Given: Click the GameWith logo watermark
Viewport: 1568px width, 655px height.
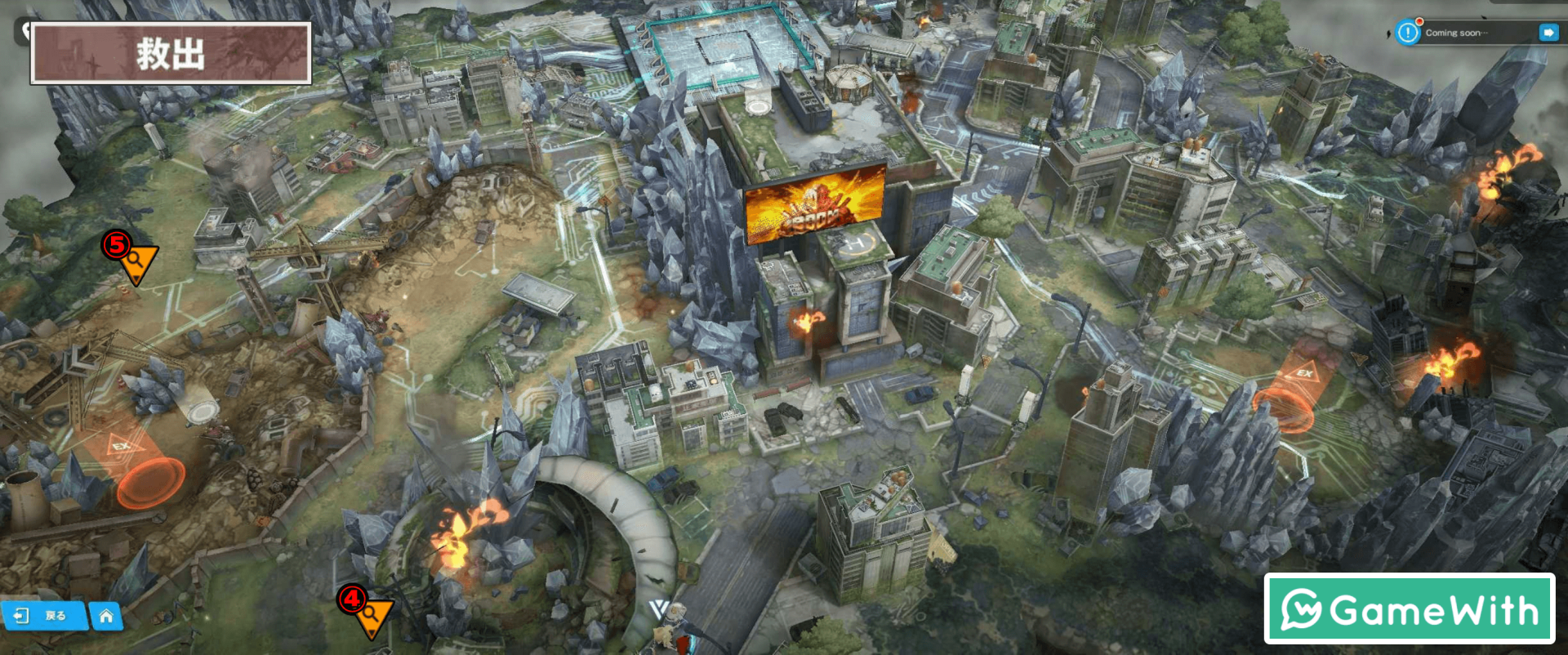Looking at the screenshot, I should 1409,609.
